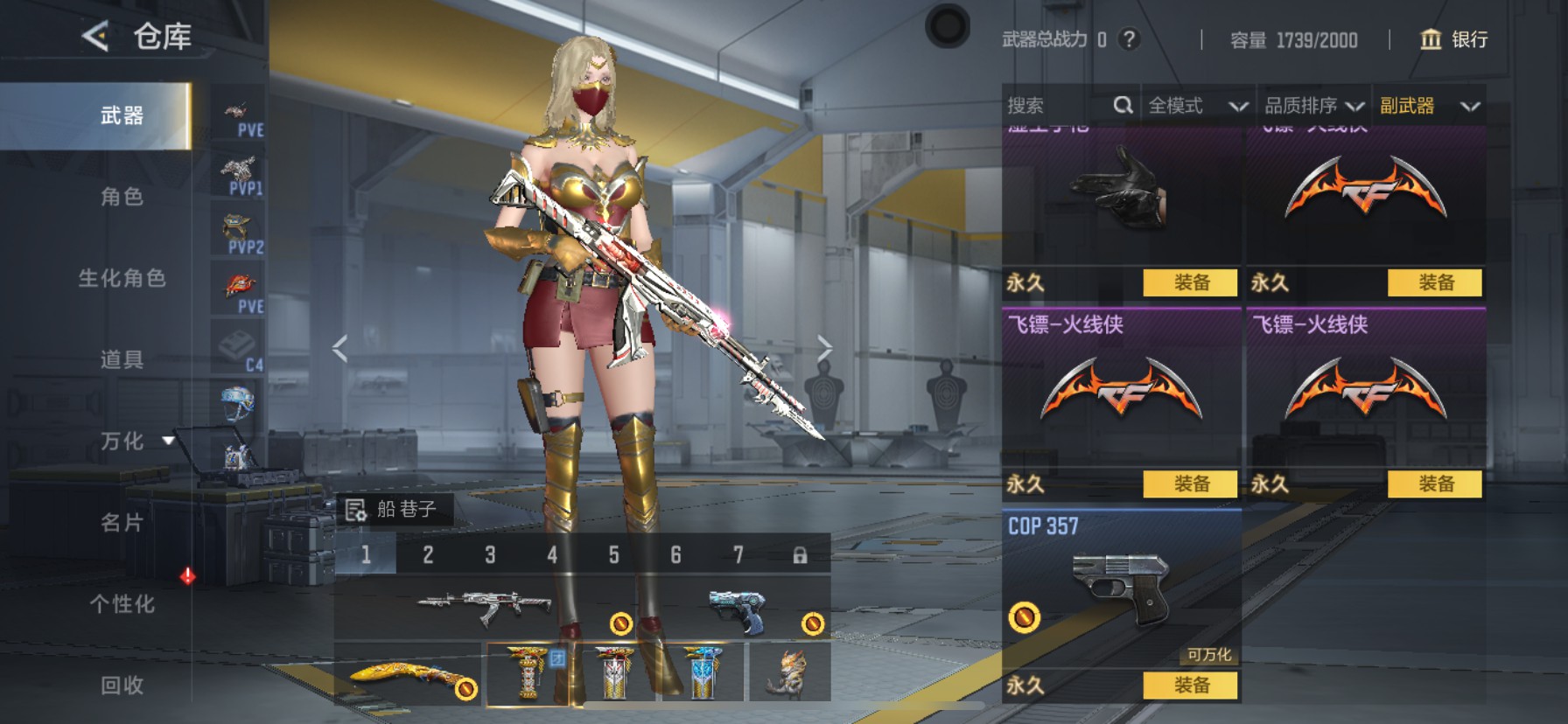Rotate to the next character with right arrow
The height and width of the screenshot is (724, 1568).
tap(824, 348)
